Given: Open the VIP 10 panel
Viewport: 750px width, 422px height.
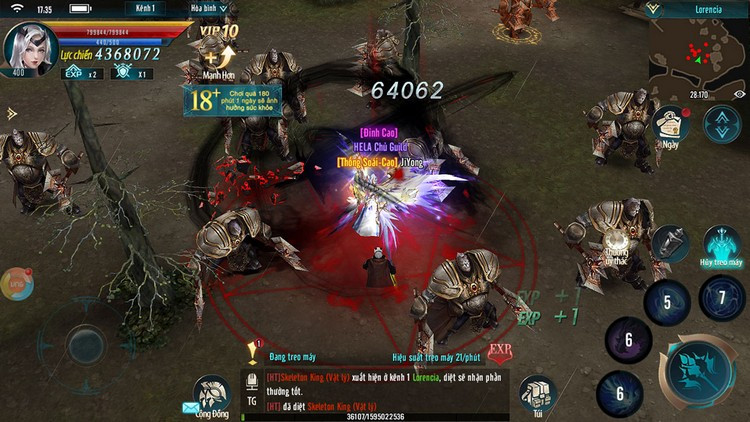Looking at the screenshot, I should click(x=221, y=32).
